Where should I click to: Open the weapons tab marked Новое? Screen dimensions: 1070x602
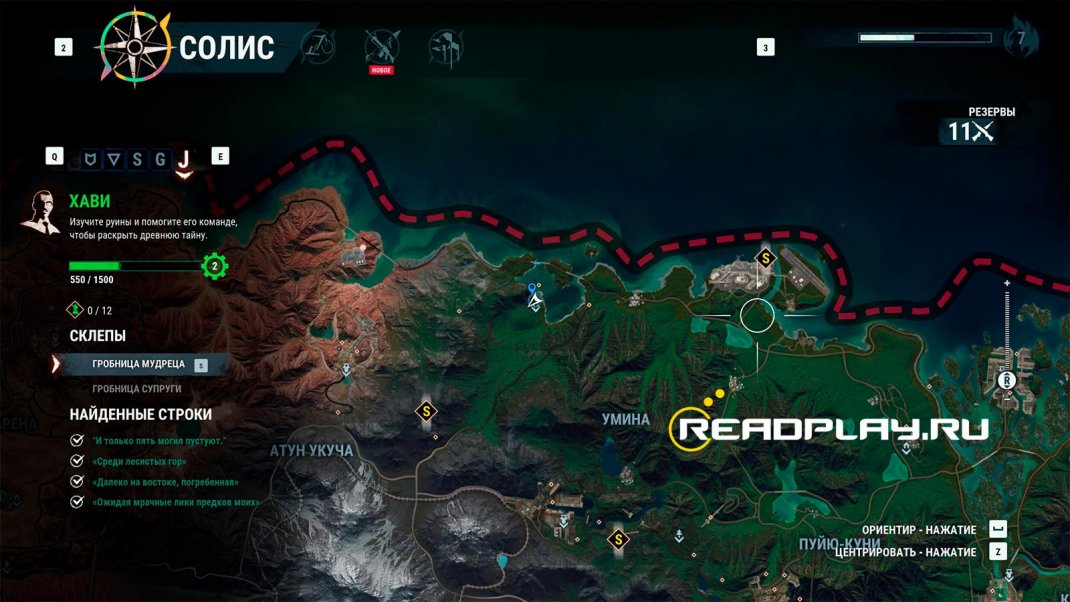(x=382, y=46)
